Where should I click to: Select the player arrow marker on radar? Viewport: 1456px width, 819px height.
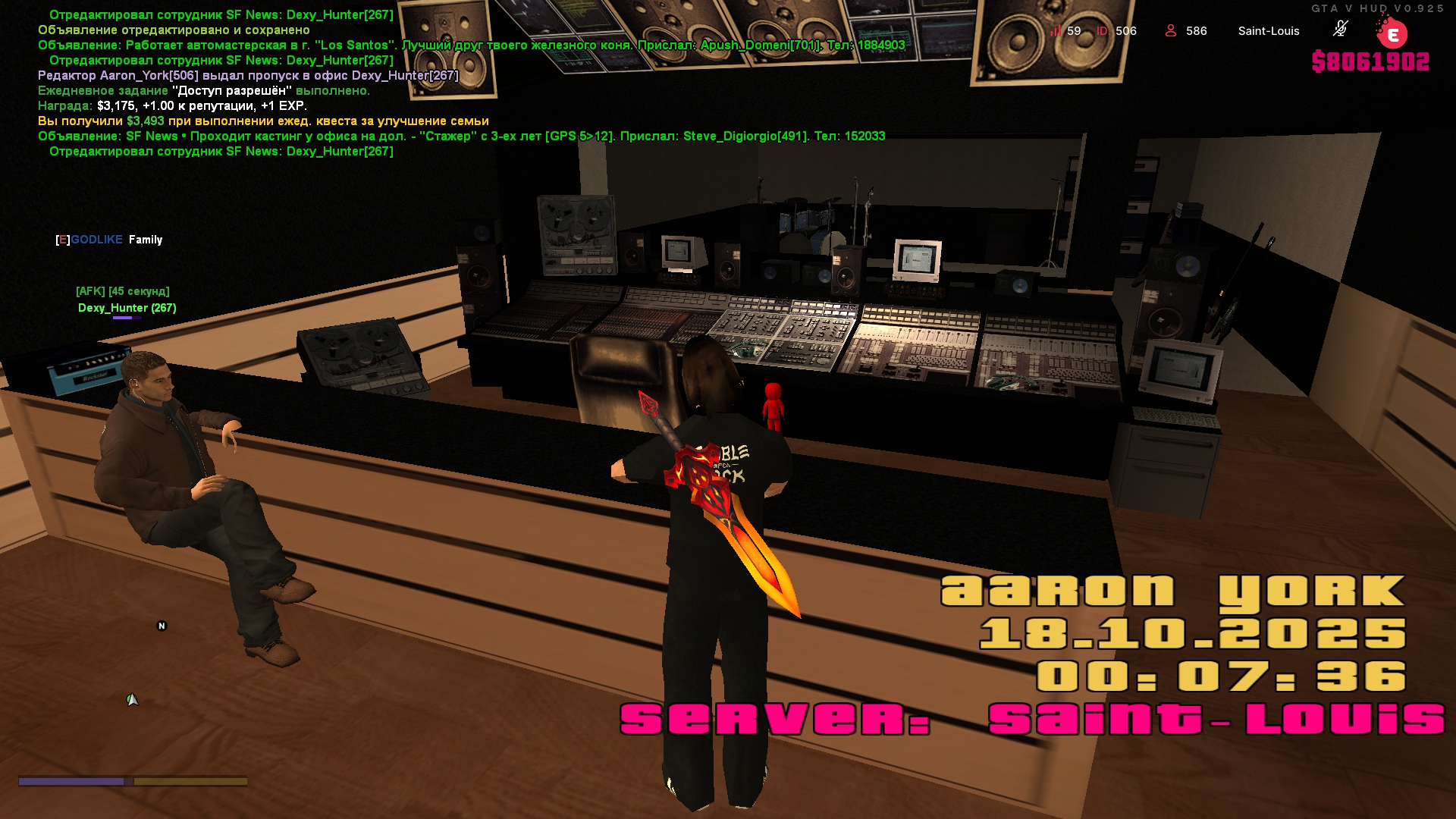click(132, 700)
